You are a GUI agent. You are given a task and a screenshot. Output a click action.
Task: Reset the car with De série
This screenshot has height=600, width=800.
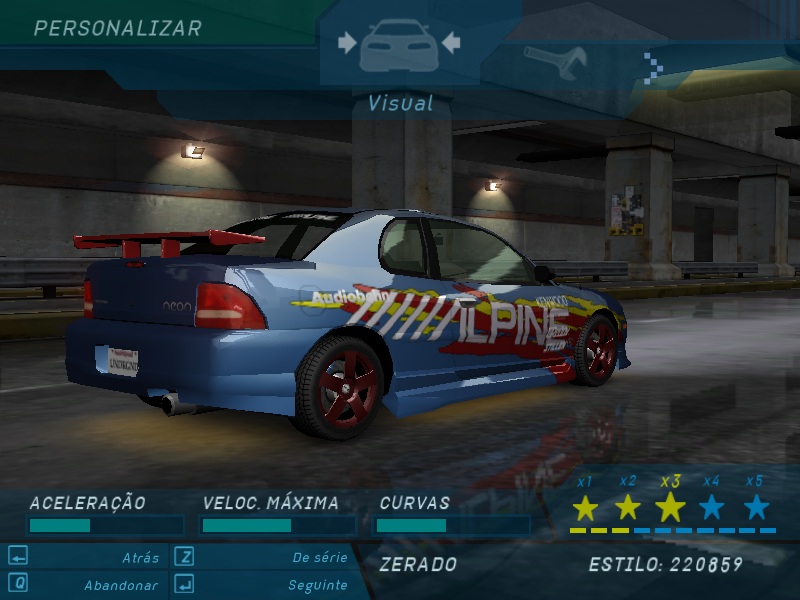[320, 558]
